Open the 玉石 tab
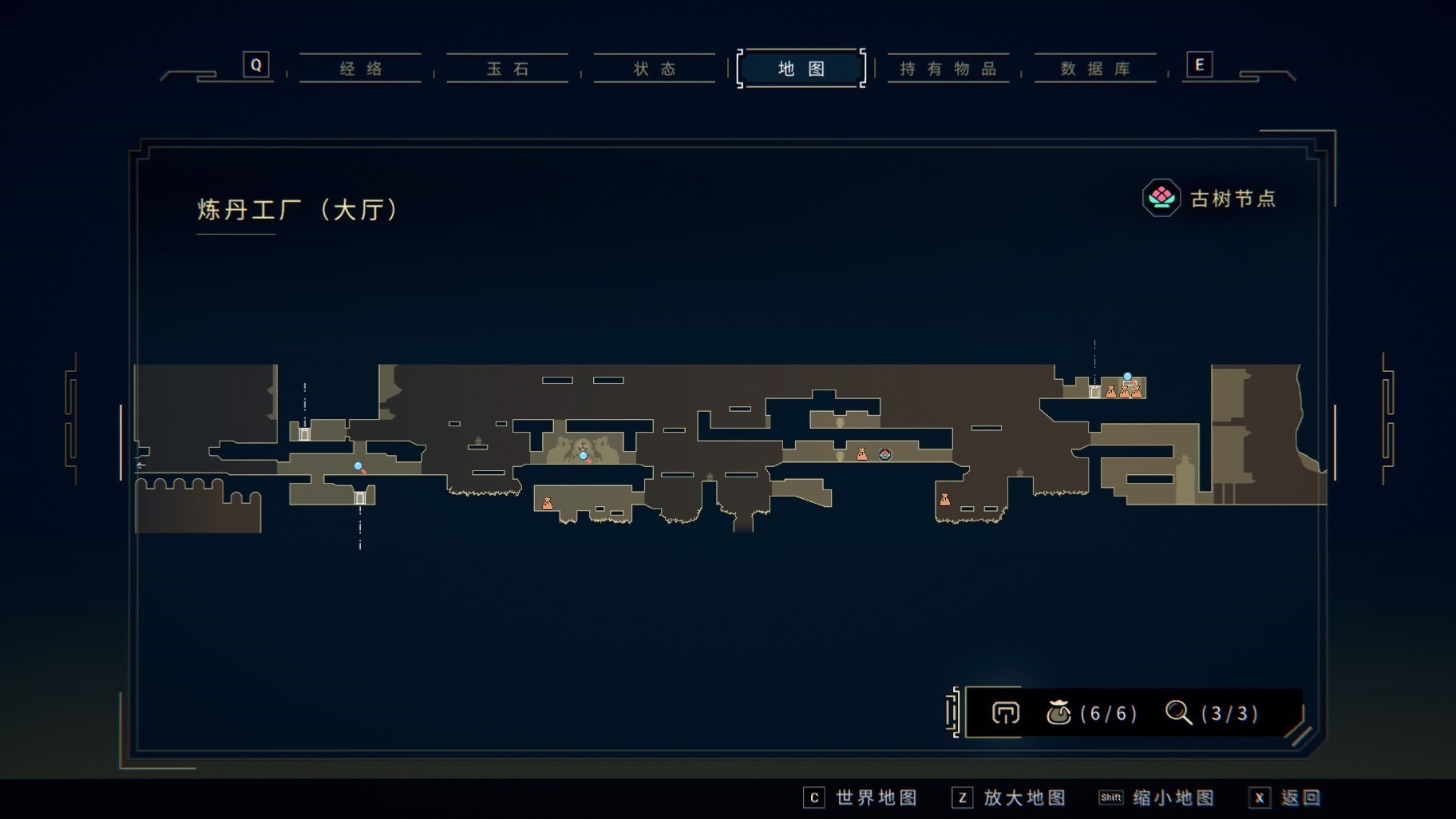This screenshot has height=819, width=1456. tap(508, 69)
